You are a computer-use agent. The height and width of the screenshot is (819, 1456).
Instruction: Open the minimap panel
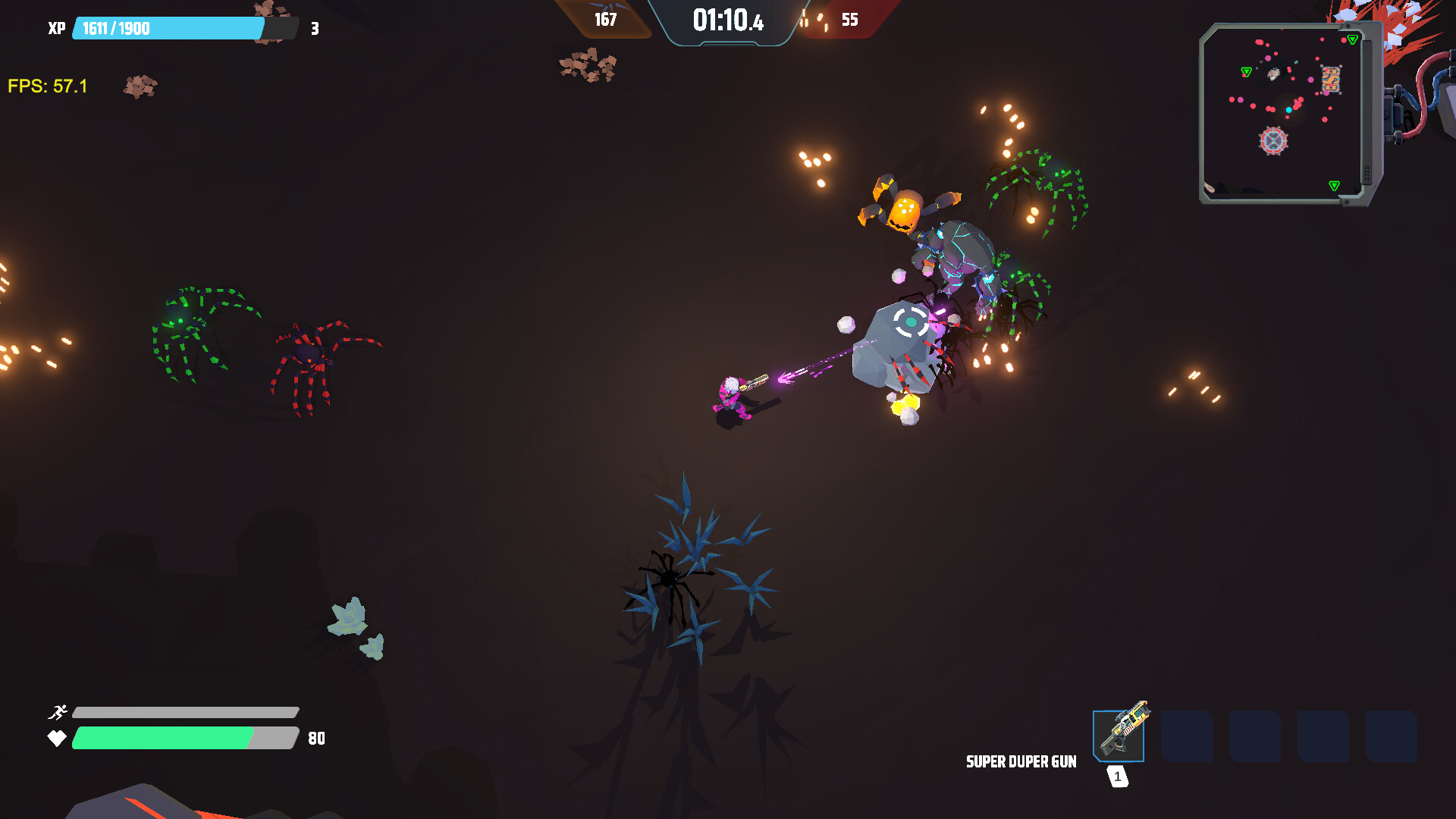pyautogui.click(x=1282, y=110)
